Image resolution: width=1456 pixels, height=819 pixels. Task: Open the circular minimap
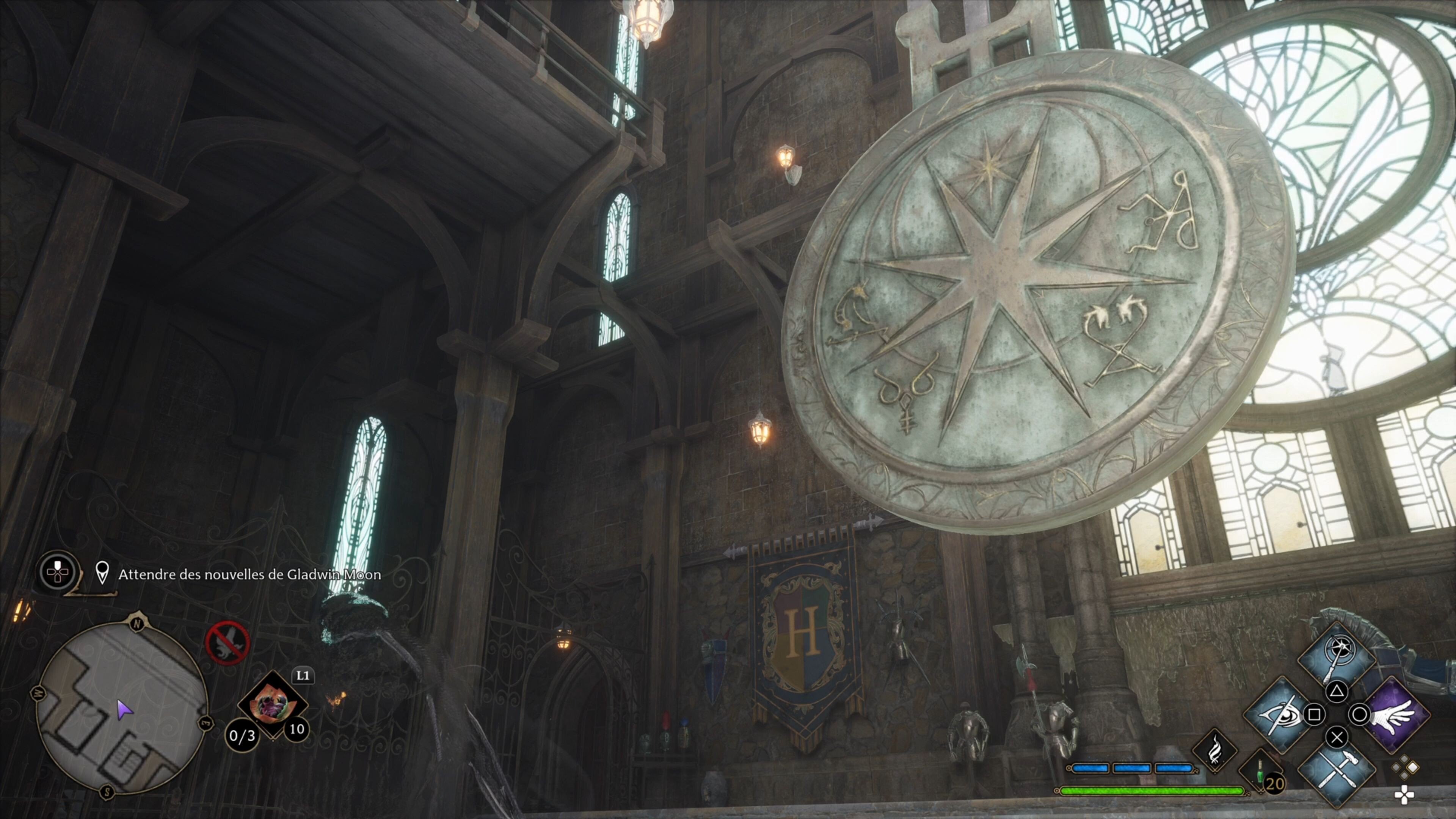pos(122,706)
